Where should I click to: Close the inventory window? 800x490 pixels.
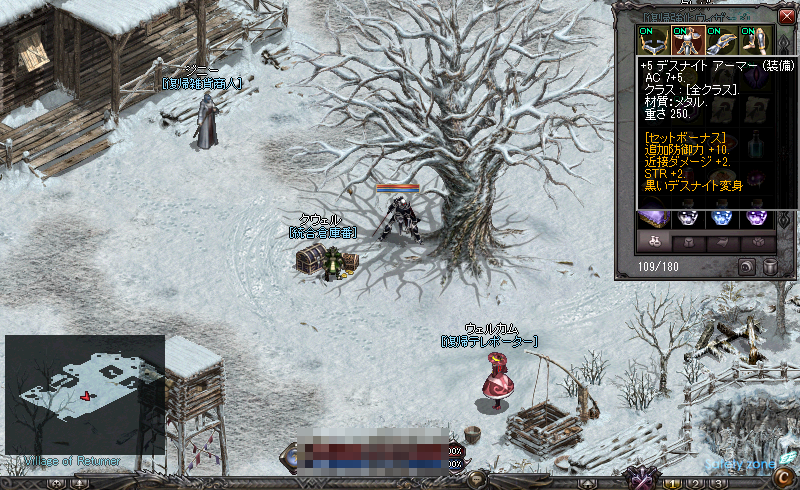(786, 16)
